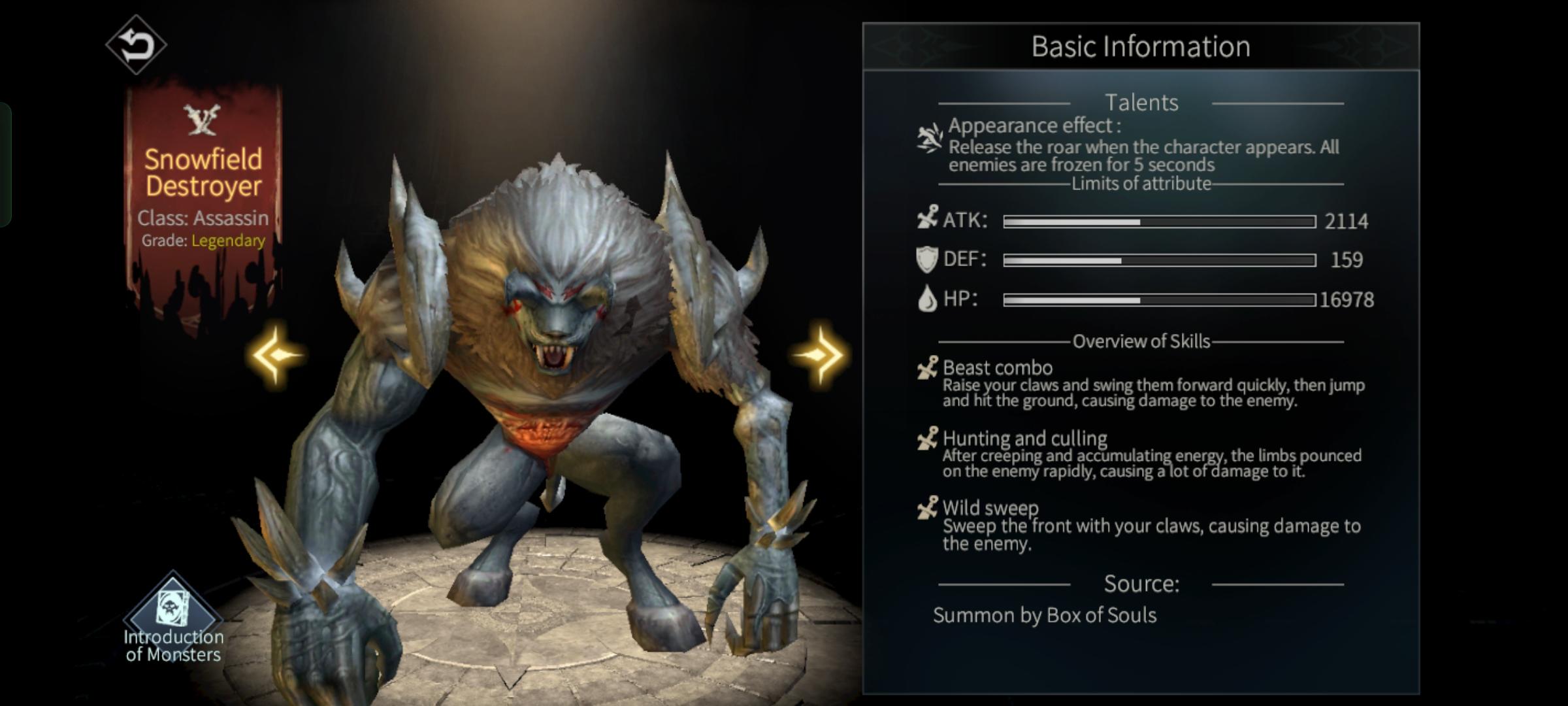This screenshot has width=1568, height=706.
Task: Tap the Appearance effect talent icon
Action: [x=929, y=138]
